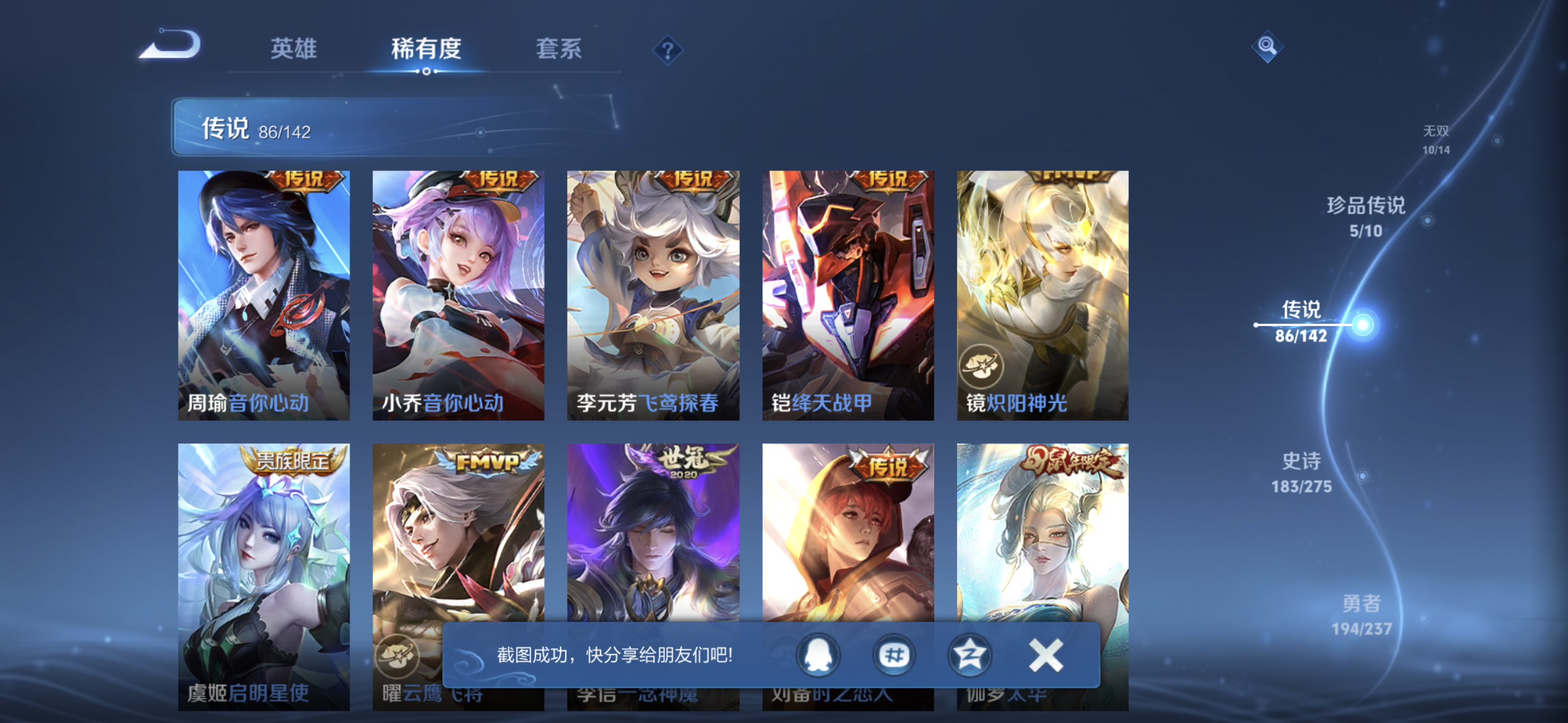Click the 截图成功 share message text
Screen dimensions: 1568x723
(613, 655)
